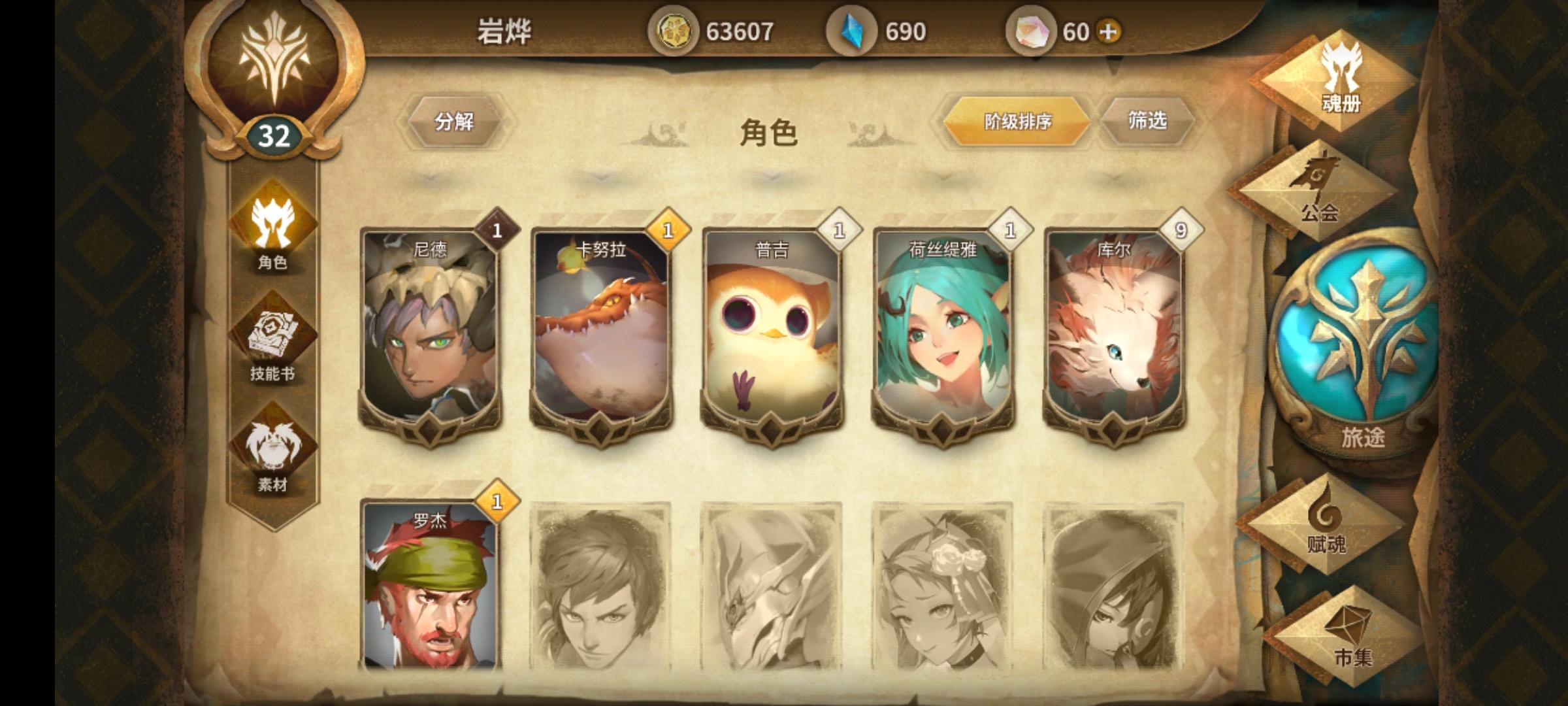This screenshot has width=1568, height=706.
Task: Click the 分解 (Decompose) button
Action: click(x=454, y=120)
